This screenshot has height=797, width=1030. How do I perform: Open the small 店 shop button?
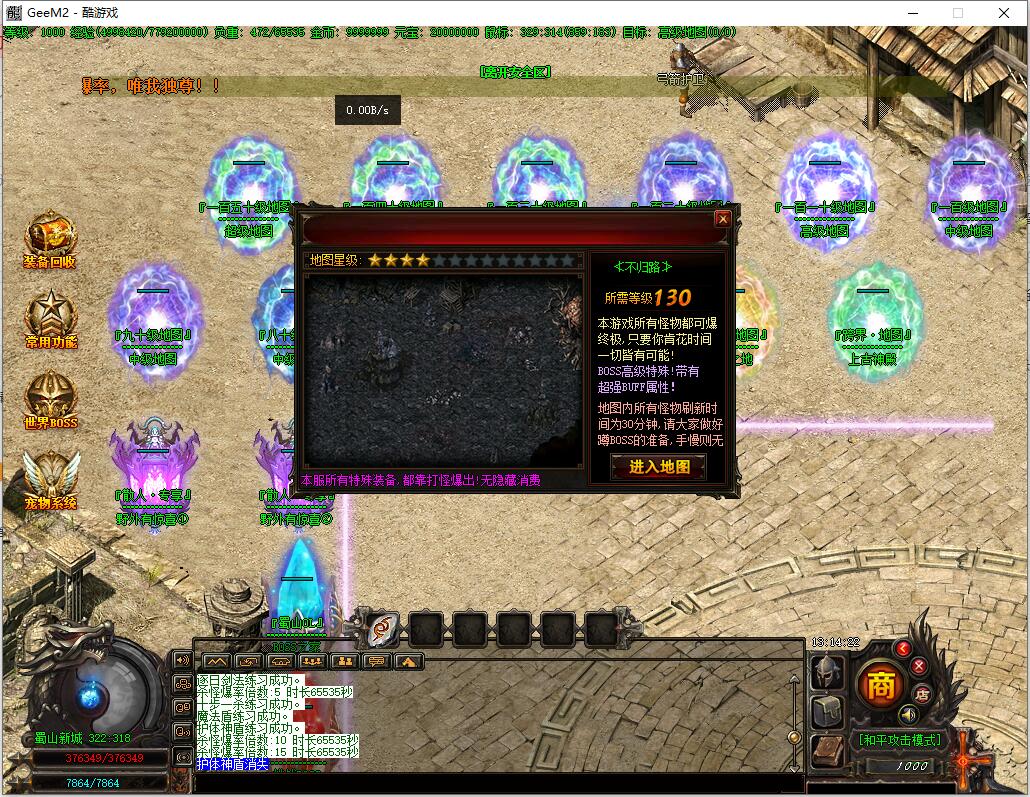tap(922, 693)
